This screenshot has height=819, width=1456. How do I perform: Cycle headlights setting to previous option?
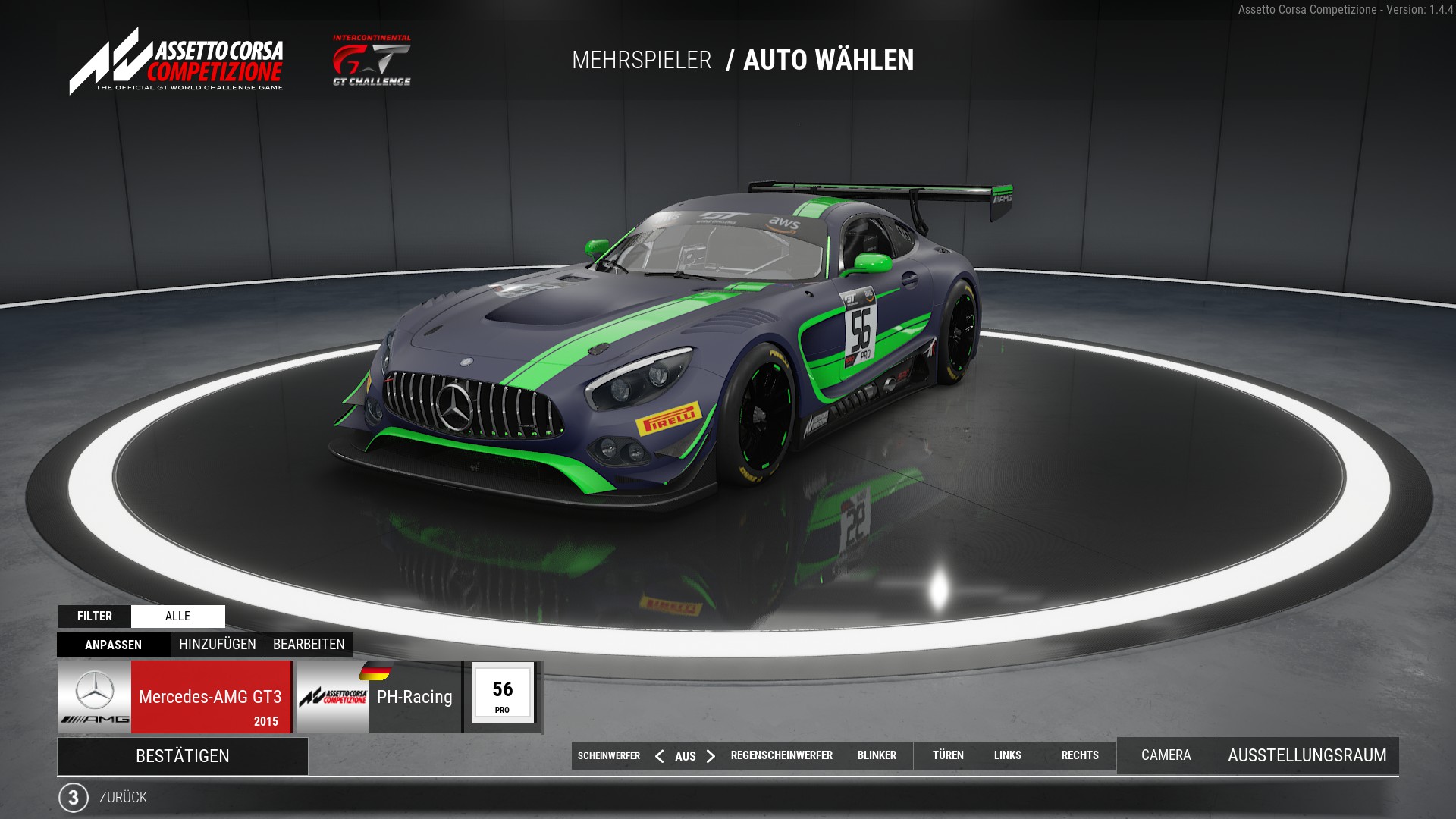[x=660, y=756]
